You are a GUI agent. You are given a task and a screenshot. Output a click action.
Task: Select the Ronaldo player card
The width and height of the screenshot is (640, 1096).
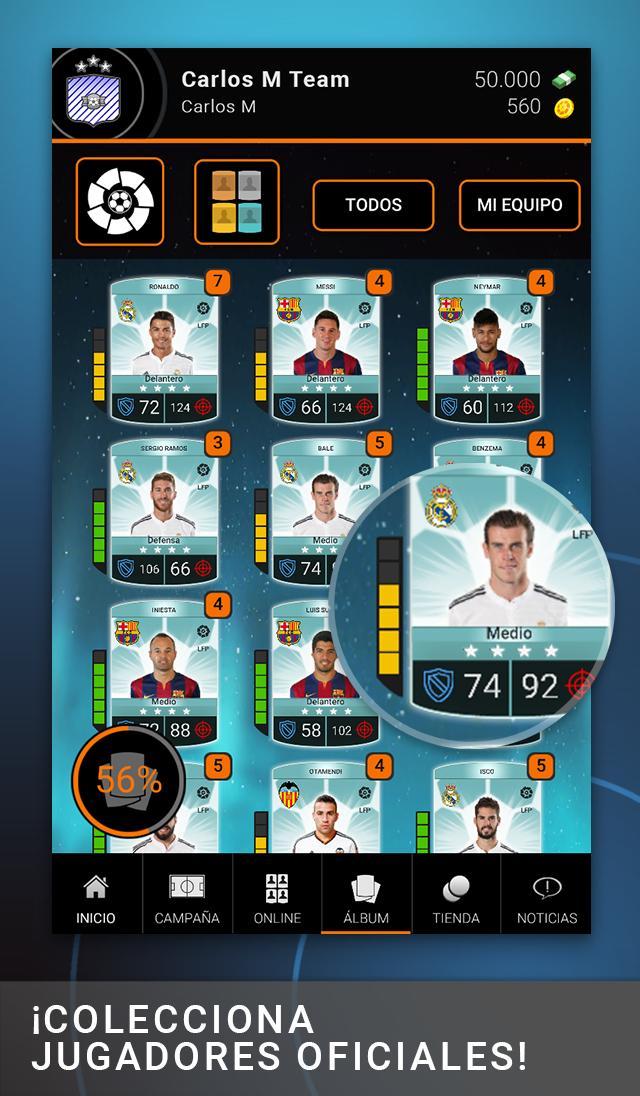click(163, 350)
